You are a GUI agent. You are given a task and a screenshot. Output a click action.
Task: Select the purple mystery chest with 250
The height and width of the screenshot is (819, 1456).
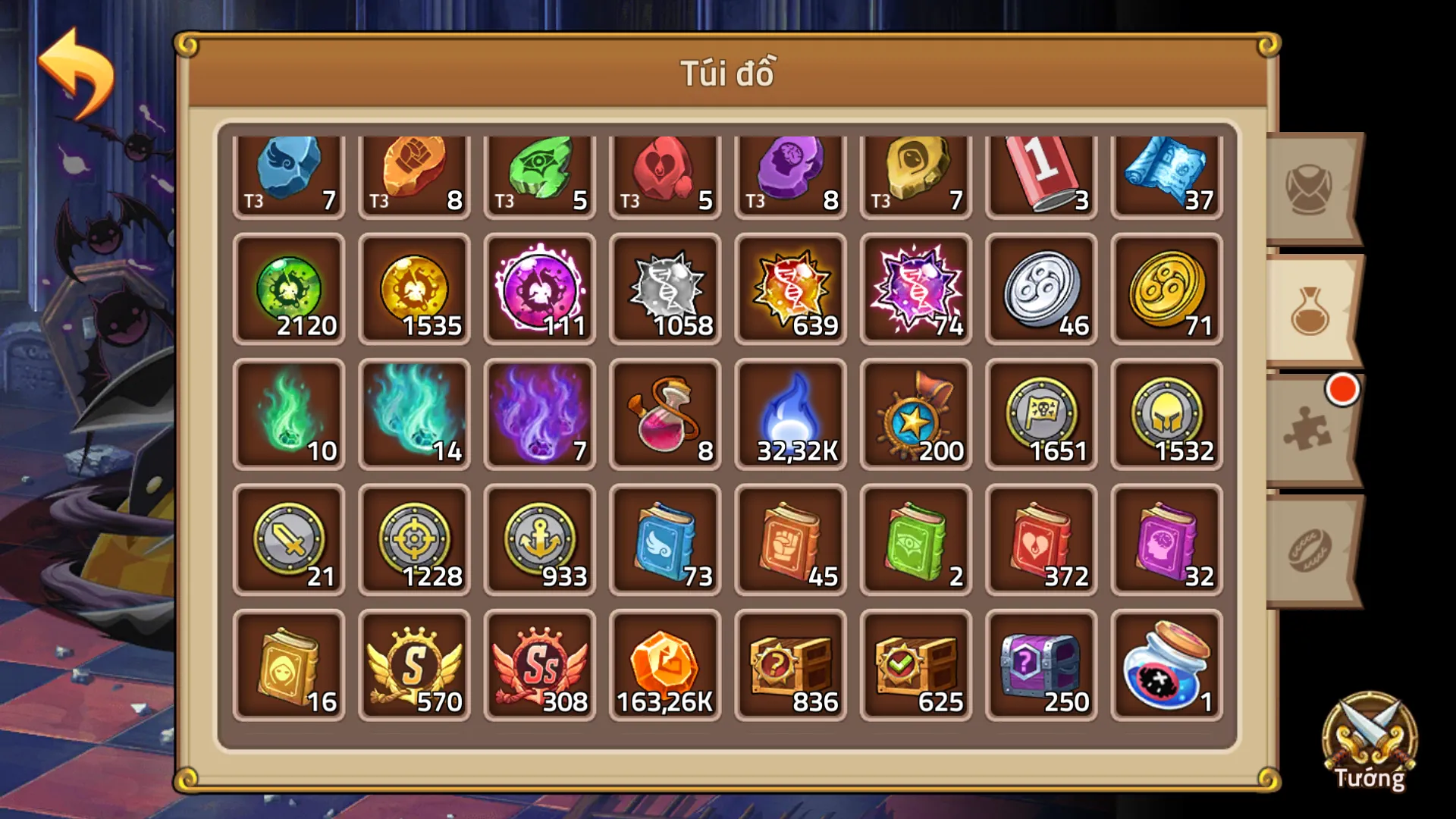[1040, 664]
